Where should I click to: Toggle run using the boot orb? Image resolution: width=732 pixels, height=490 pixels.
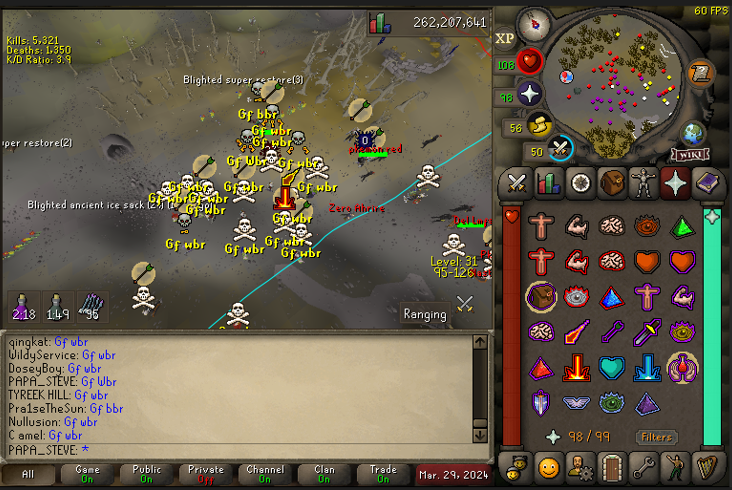click(541, 126)
